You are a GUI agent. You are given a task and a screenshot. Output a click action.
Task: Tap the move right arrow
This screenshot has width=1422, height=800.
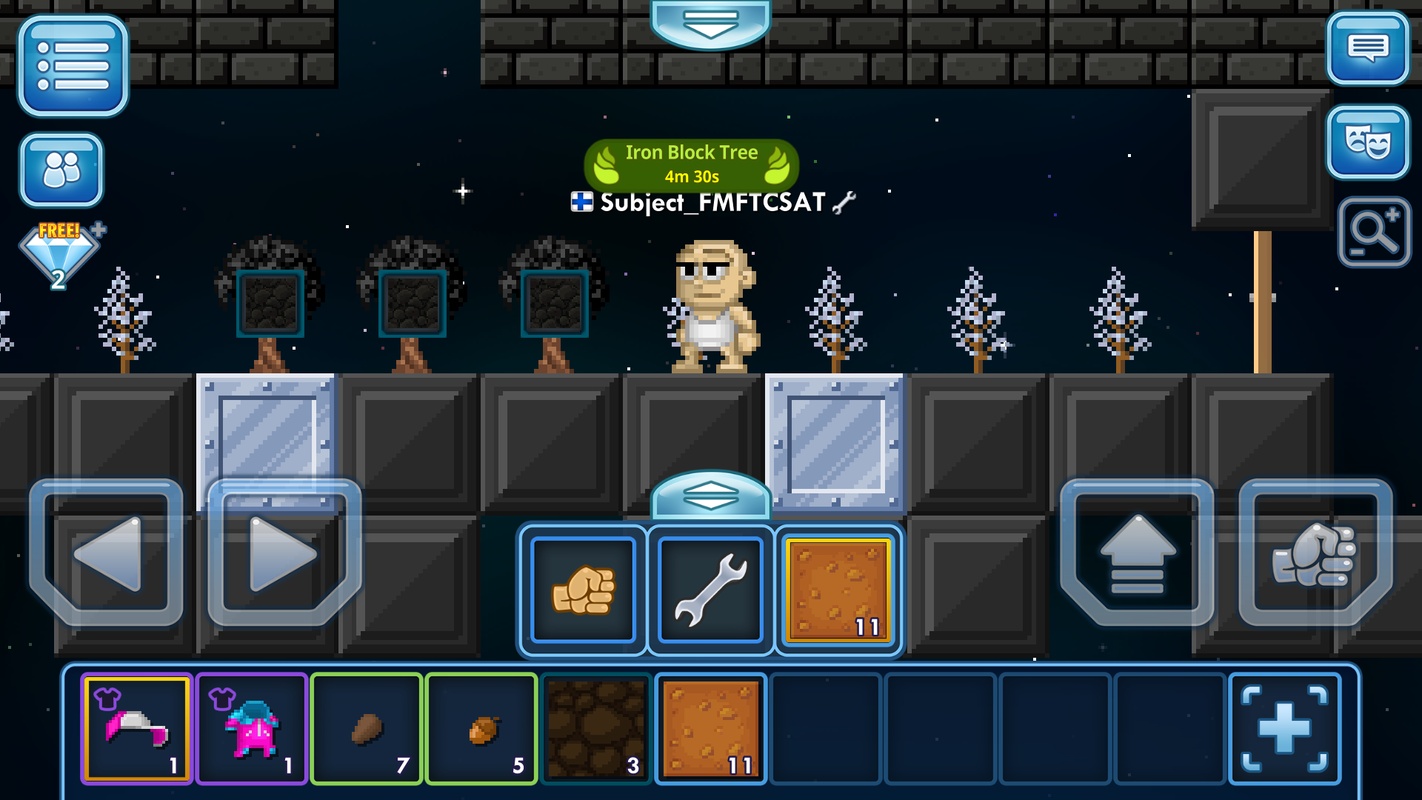click(x=284, y=553)
